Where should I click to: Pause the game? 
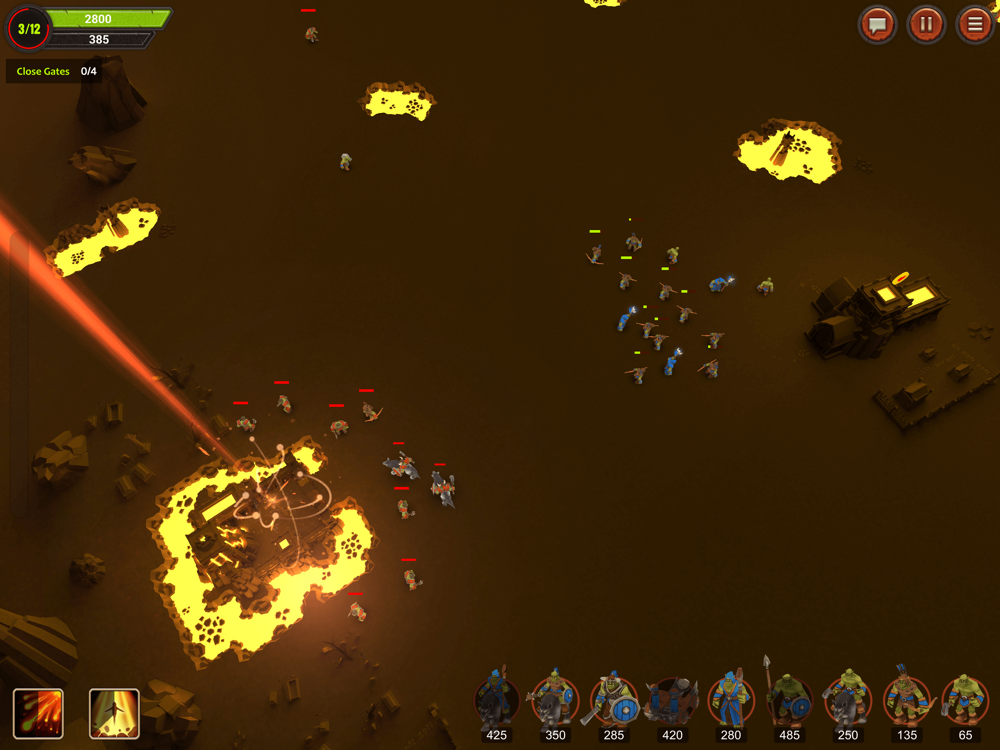tap(926, 24)
